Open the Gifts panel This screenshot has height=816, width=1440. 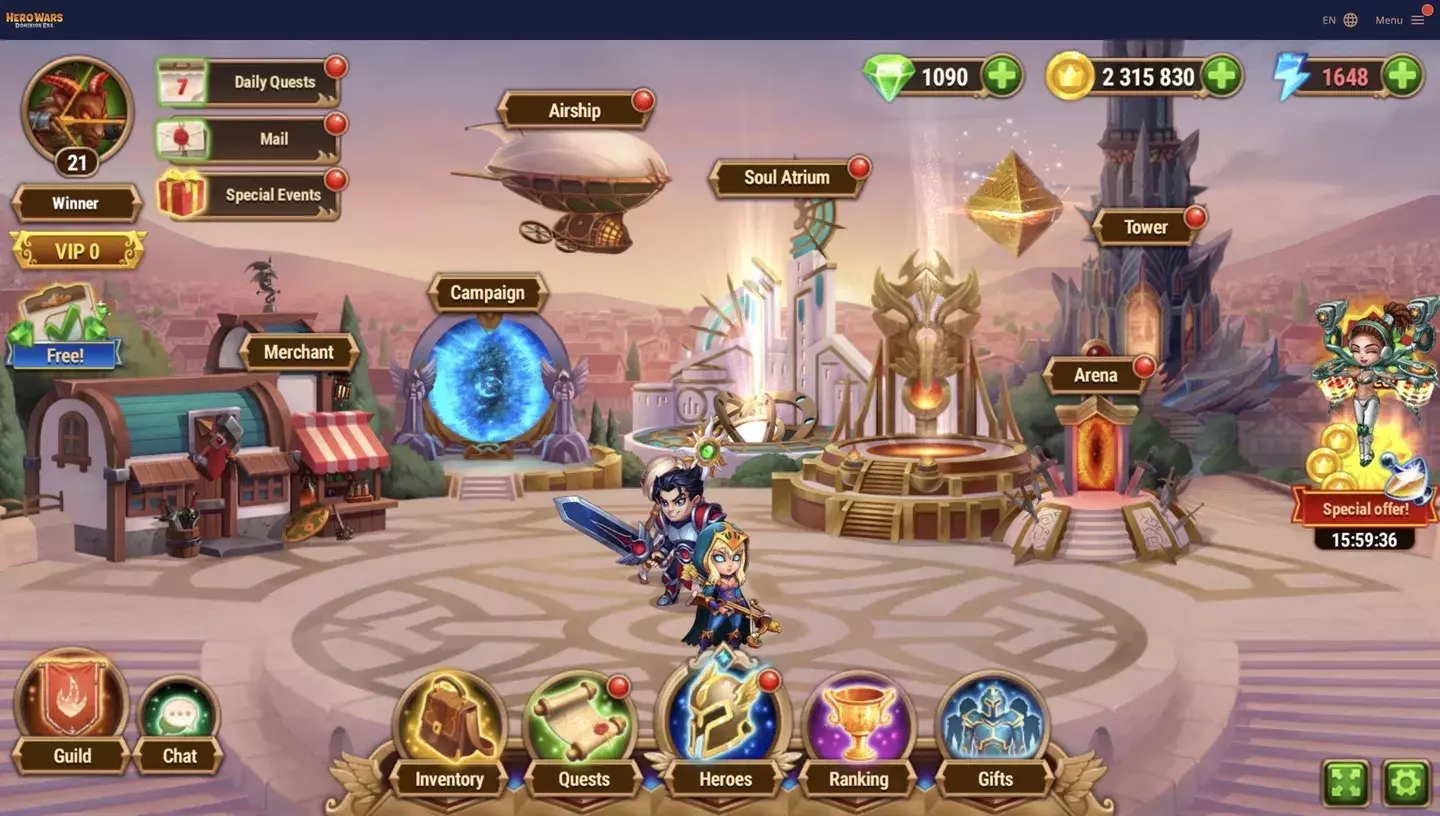pos(993,715)
